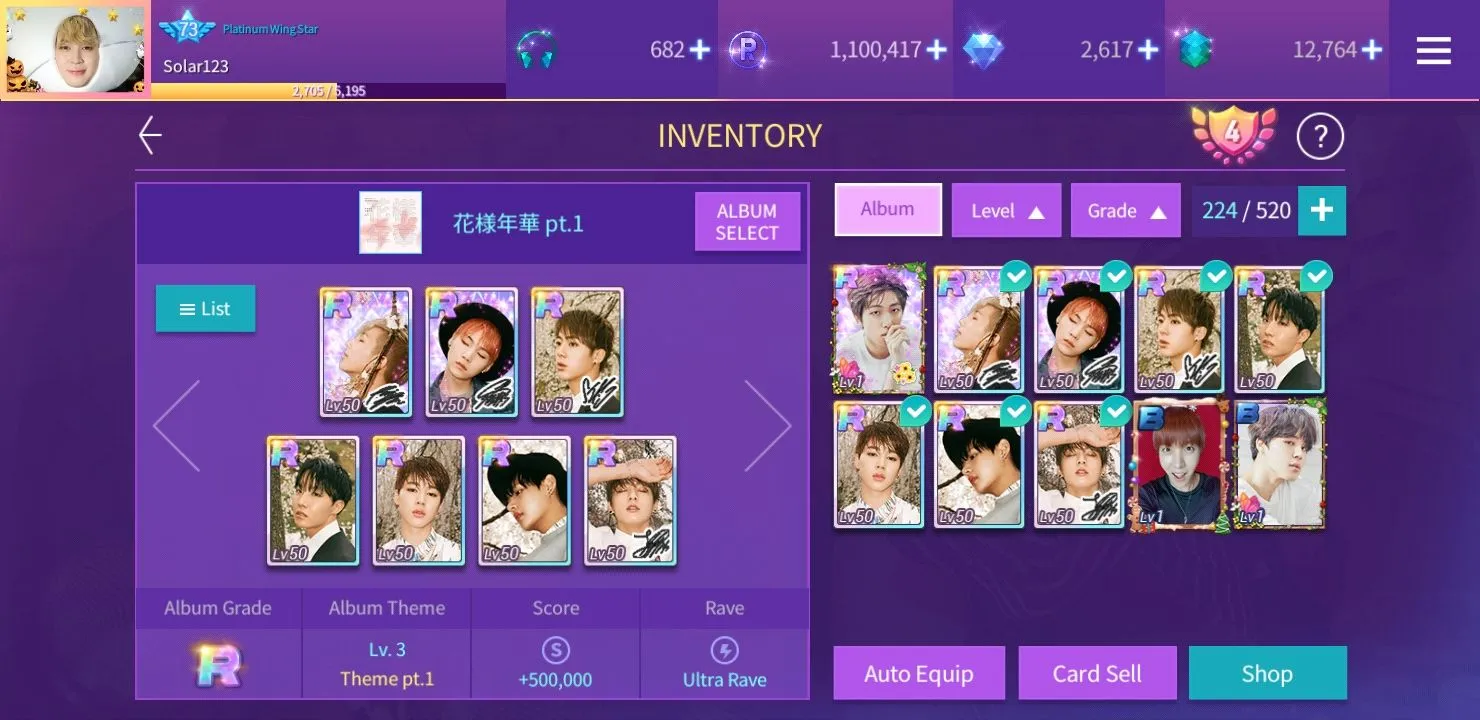Sort the inventory by Album
This screenshot has width=1480, height=720.
(x=887, y=210)
